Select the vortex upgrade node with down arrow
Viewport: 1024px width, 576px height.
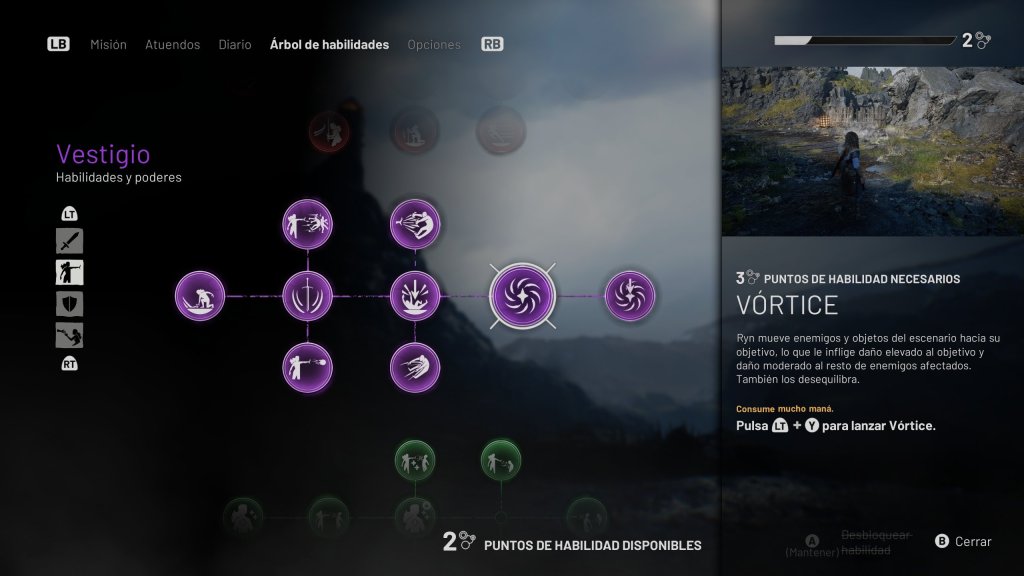(x=630, y=296)
